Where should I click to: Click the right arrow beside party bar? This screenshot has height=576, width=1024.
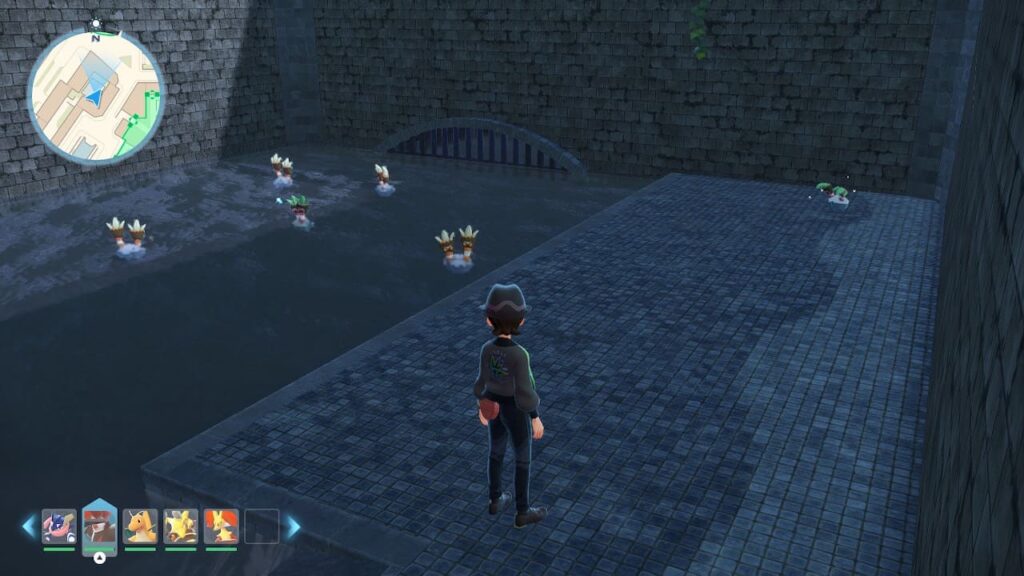tap(293, 526)
